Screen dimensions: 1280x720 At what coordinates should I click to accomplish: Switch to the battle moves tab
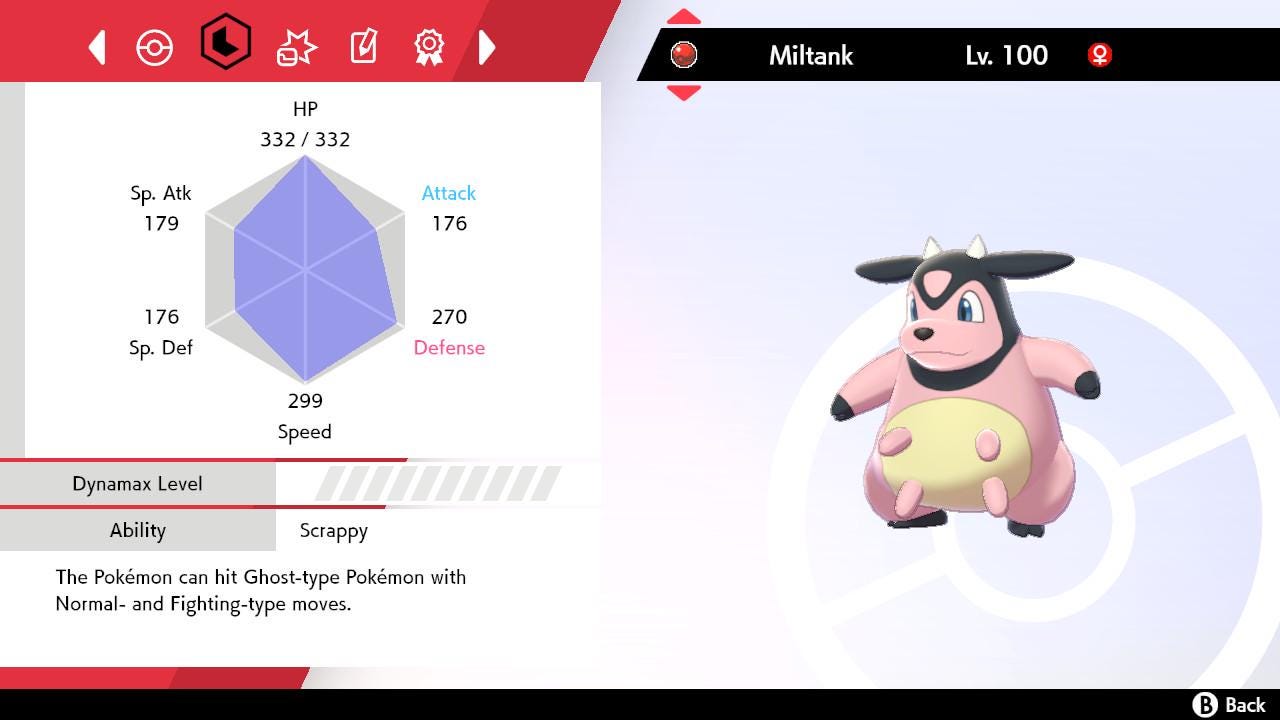coord(296,47)
